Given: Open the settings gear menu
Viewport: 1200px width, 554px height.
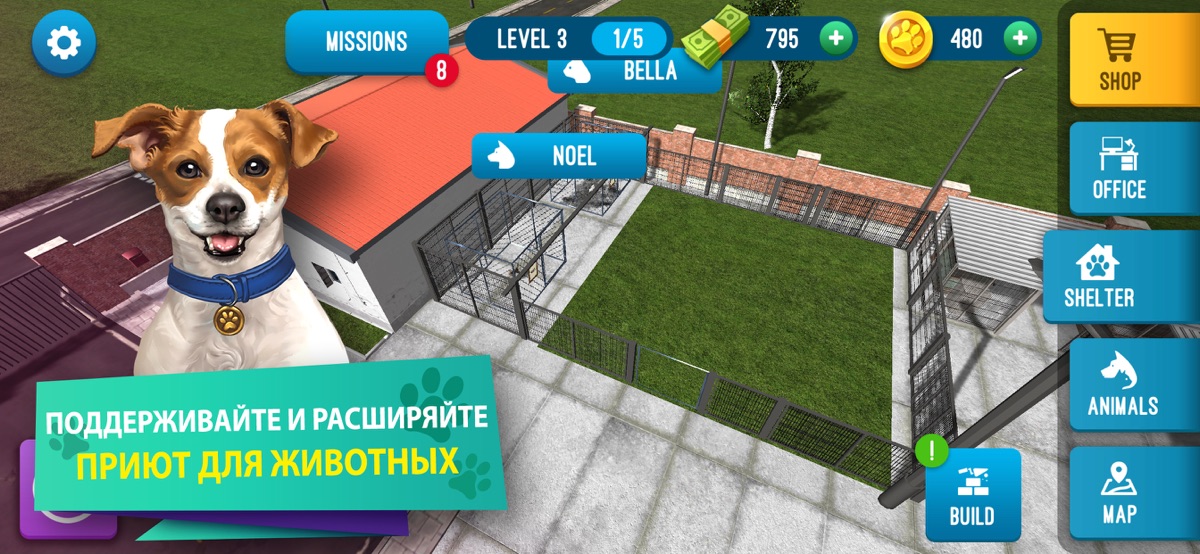Looking at the screenshot, I should [x=64, y=42].
